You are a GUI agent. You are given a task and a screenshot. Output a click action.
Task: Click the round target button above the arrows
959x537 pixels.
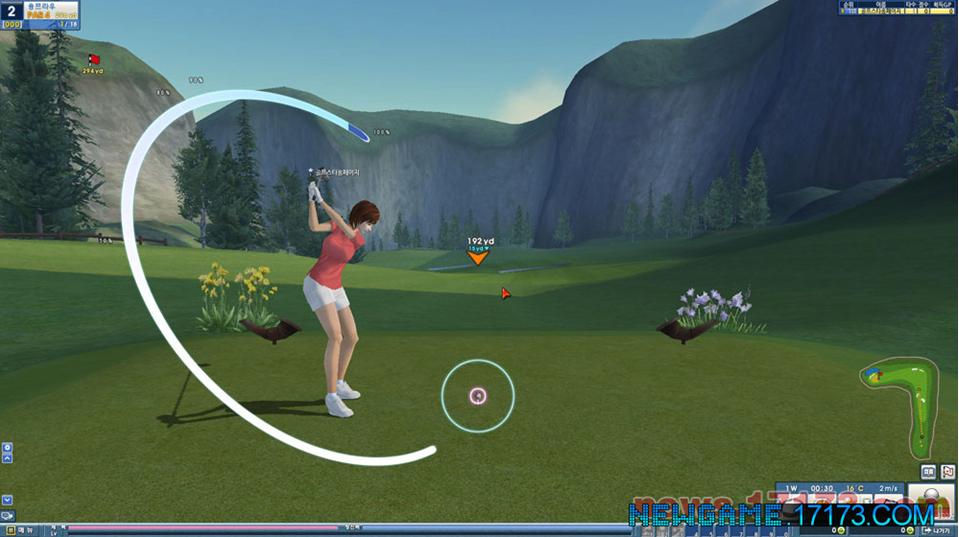pyautogui.click(x=7, y=447)
